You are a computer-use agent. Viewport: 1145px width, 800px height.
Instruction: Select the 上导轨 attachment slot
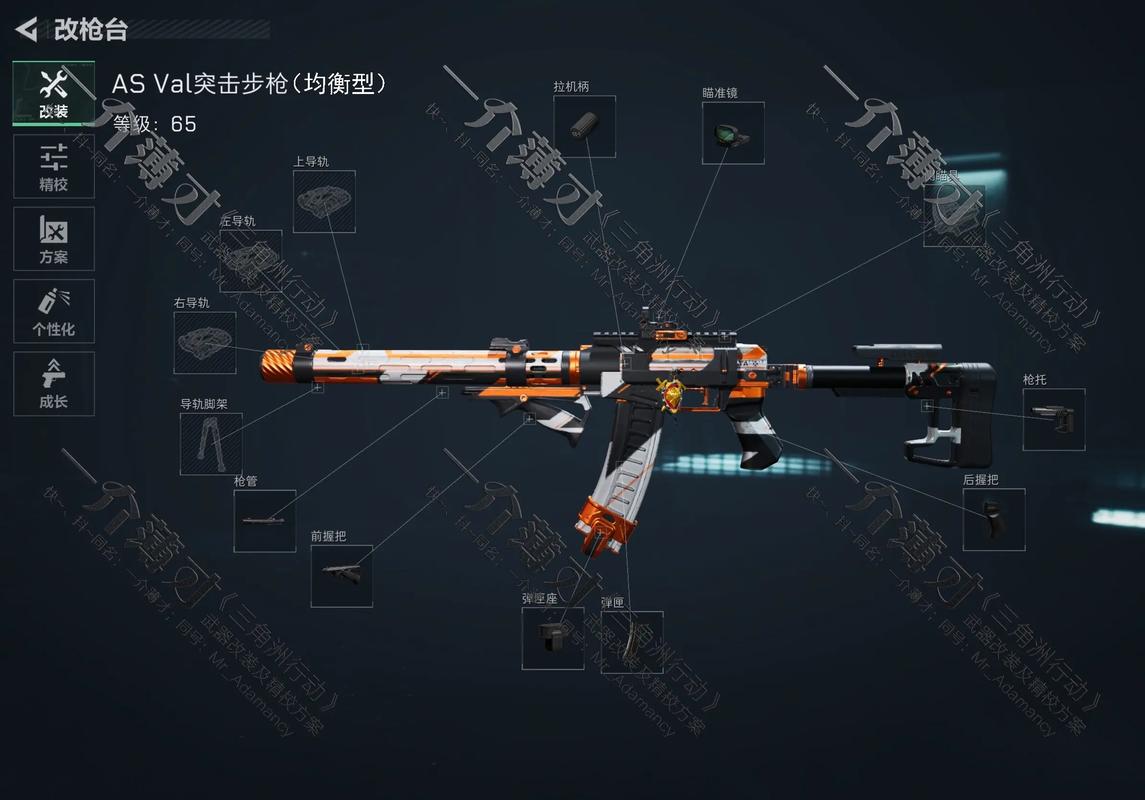[324, 201]
